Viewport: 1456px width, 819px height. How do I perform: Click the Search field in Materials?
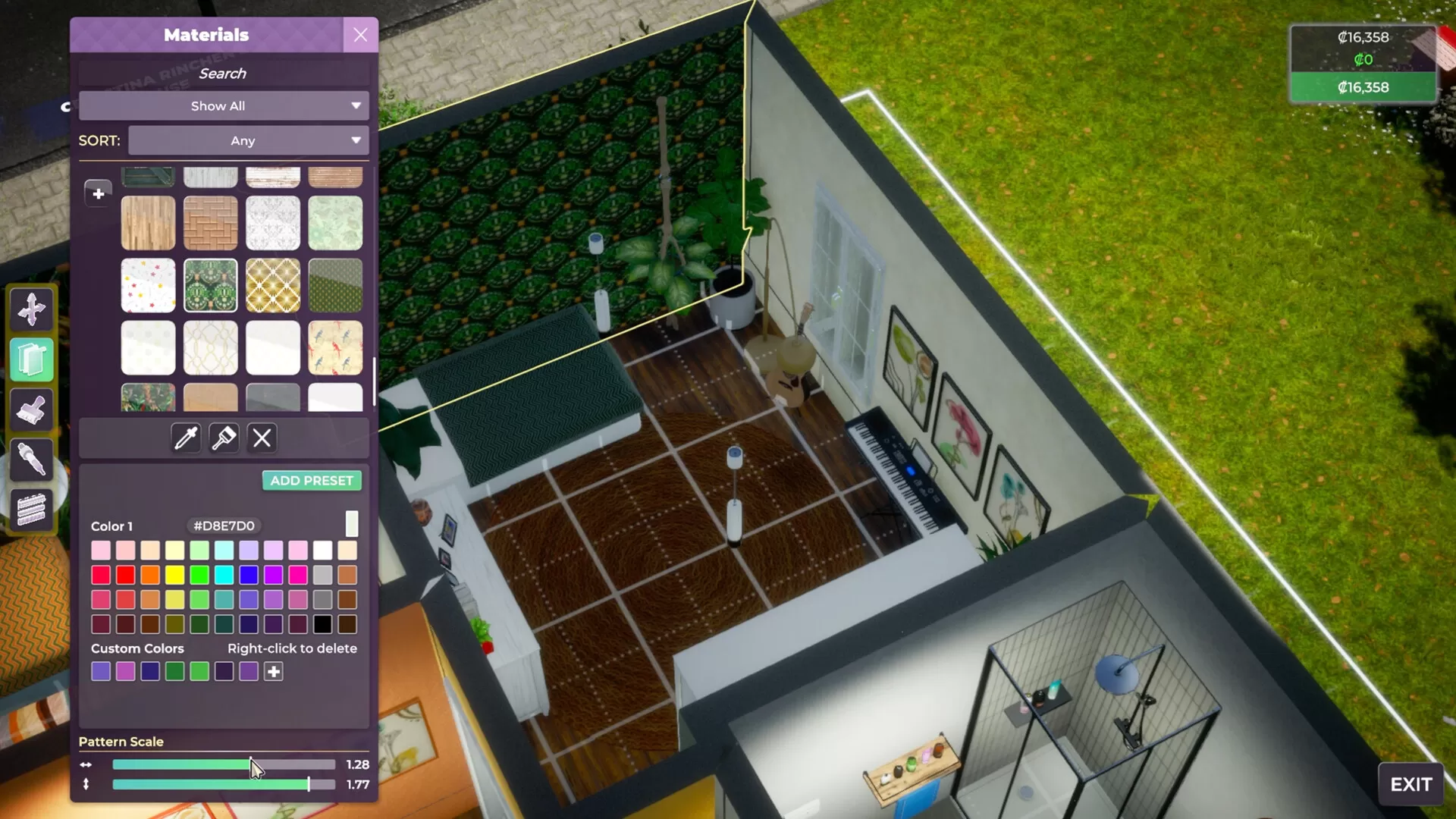(223, 73)
